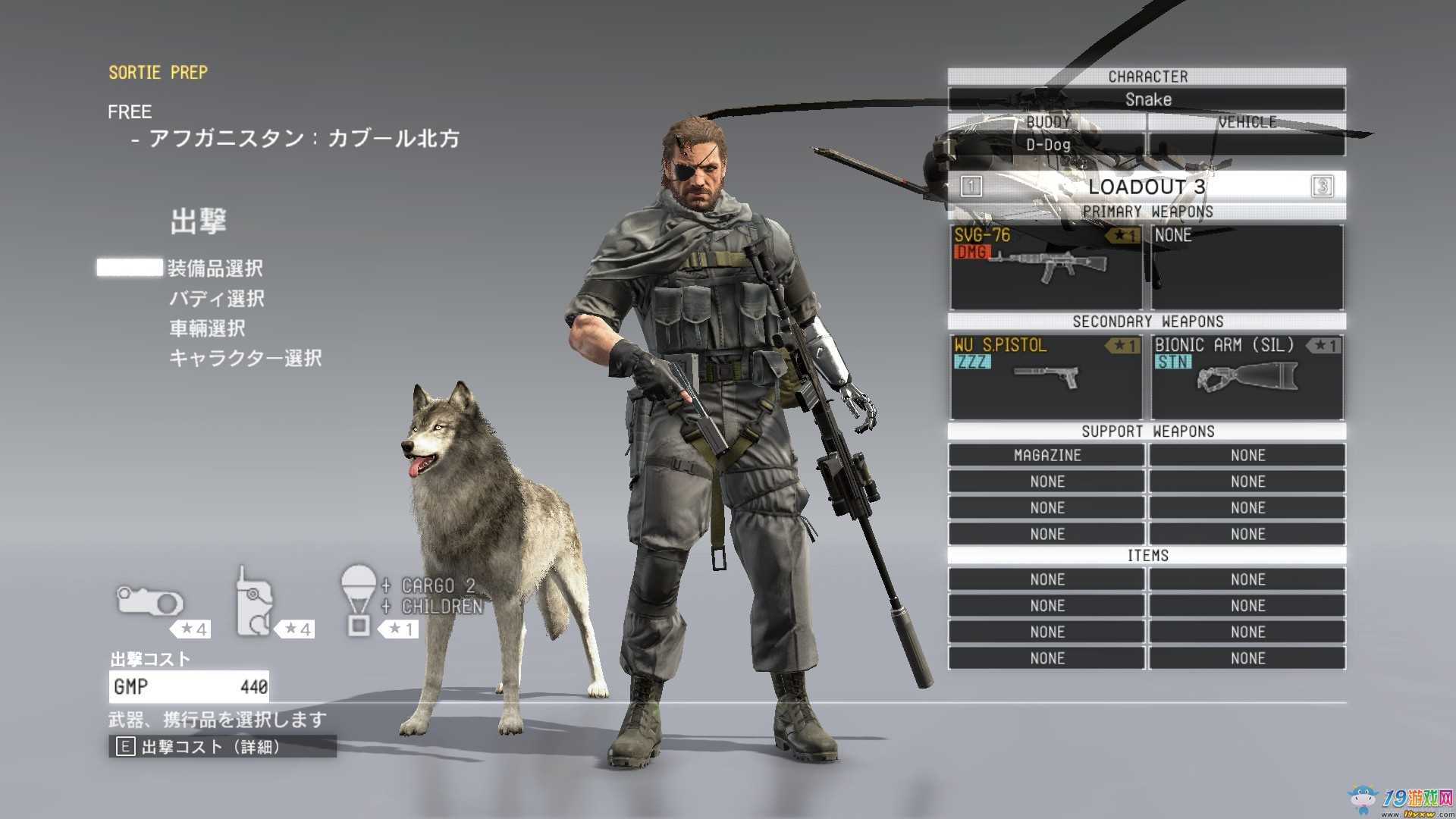The height and width of the screenshot is (819, 1456).
Task: Advance loadout with the 3 arrow
Action: pyautogui.click(x=1322, y=187)
